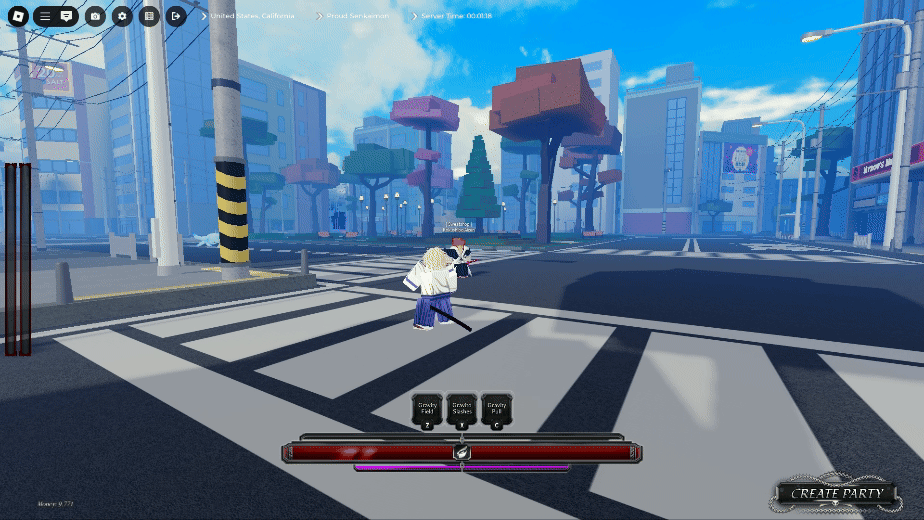Image resolution: width=924 pixels, height=520 pixels.
Task: Trigger the Gravity Pull ability
Action: (x=496, y=410)
